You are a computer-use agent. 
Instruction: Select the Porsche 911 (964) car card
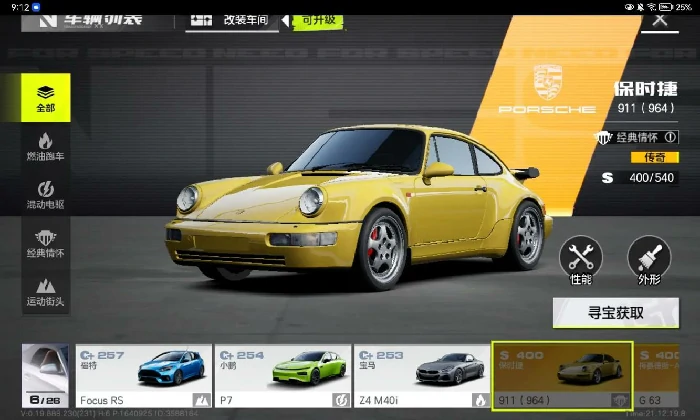click(562, 376)
